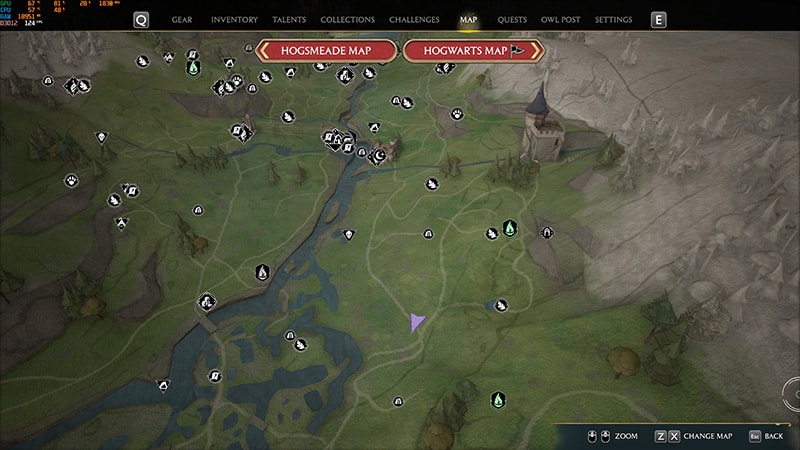The width and height of the screenshot is (800, 450).
Task: Open the Gear tab
Action: tap(182, 20)
